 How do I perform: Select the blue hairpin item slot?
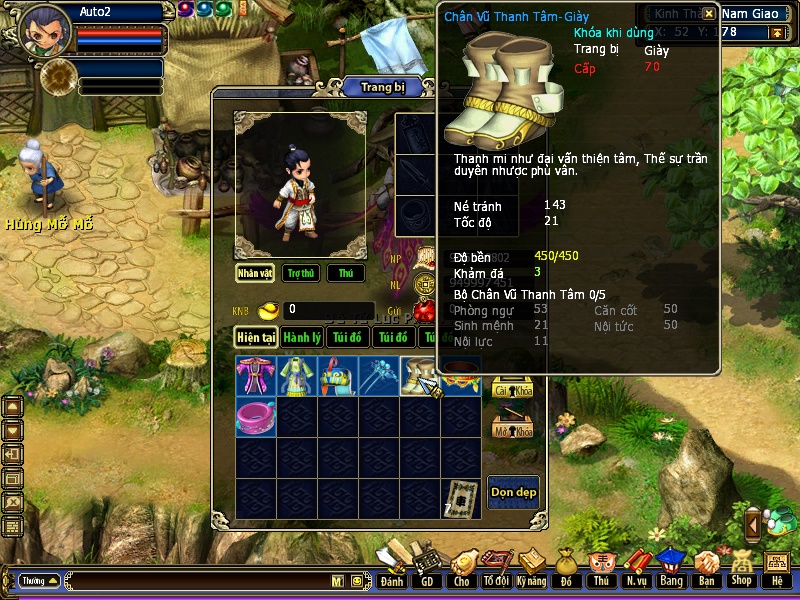(378, 376)
